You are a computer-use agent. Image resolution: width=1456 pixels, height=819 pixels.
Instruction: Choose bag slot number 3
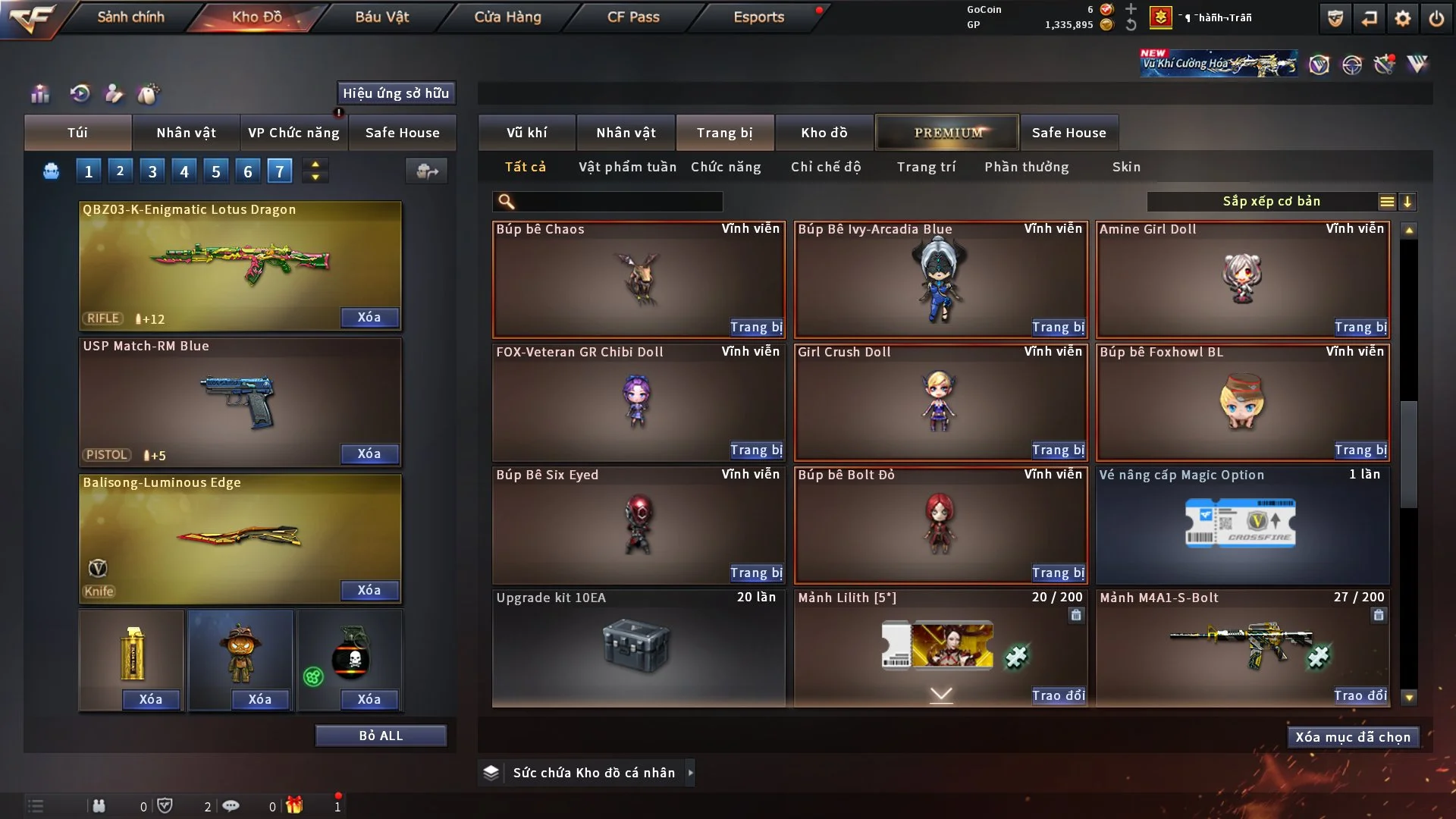click(152, 171)
